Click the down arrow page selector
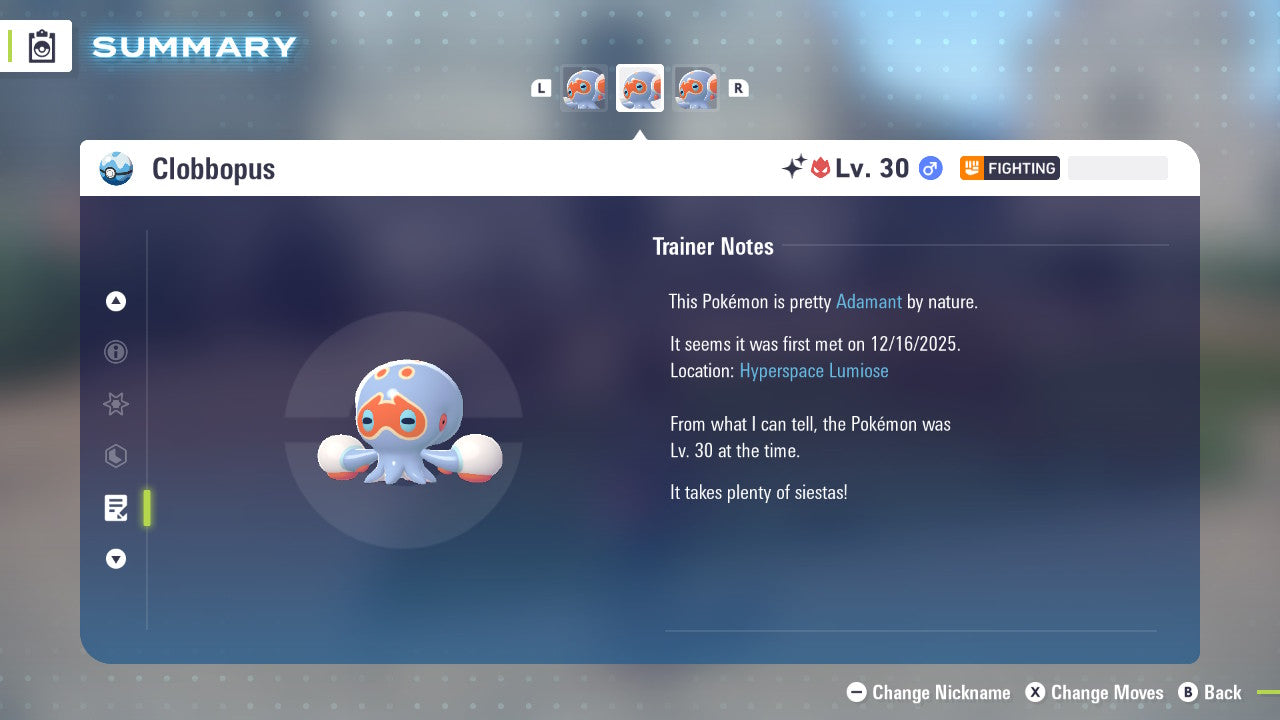Screen dimensions: 1280x720 click(116, 559)
